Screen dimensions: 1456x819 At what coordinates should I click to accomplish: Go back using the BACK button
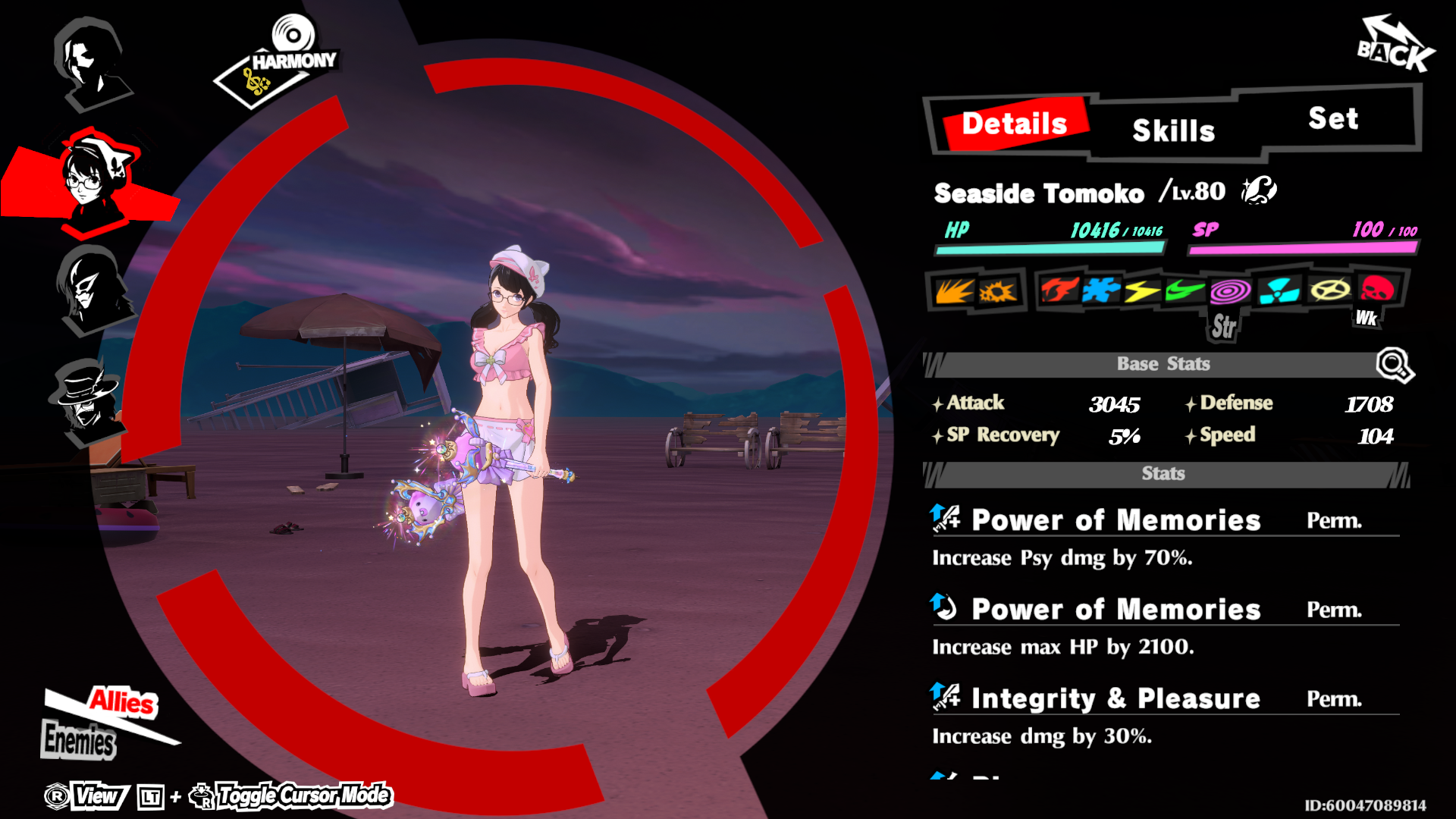tap(1394, 47)
